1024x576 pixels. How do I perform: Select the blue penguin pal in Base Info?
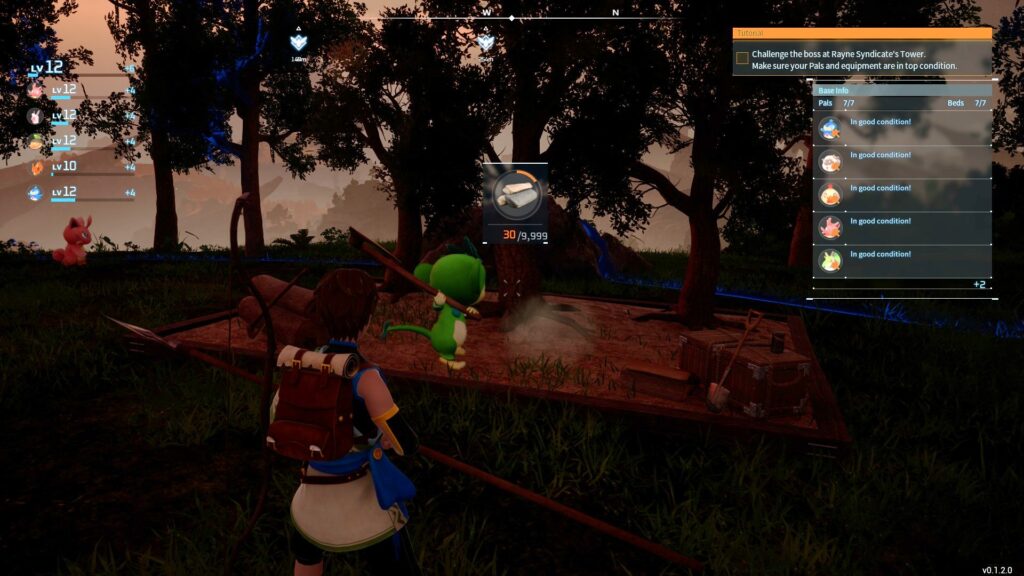click(x=829, y=128)
